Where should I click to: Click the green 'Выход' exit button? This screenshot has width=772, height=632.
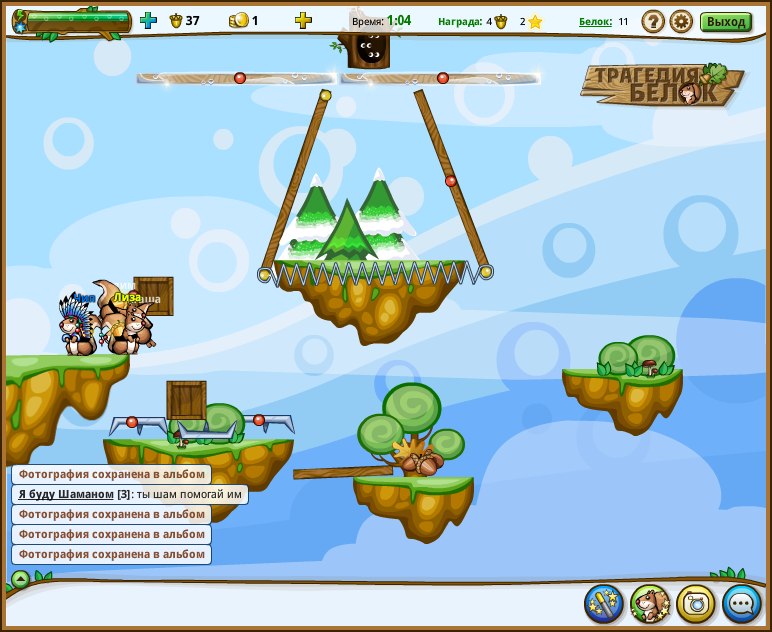click(726, 21)
